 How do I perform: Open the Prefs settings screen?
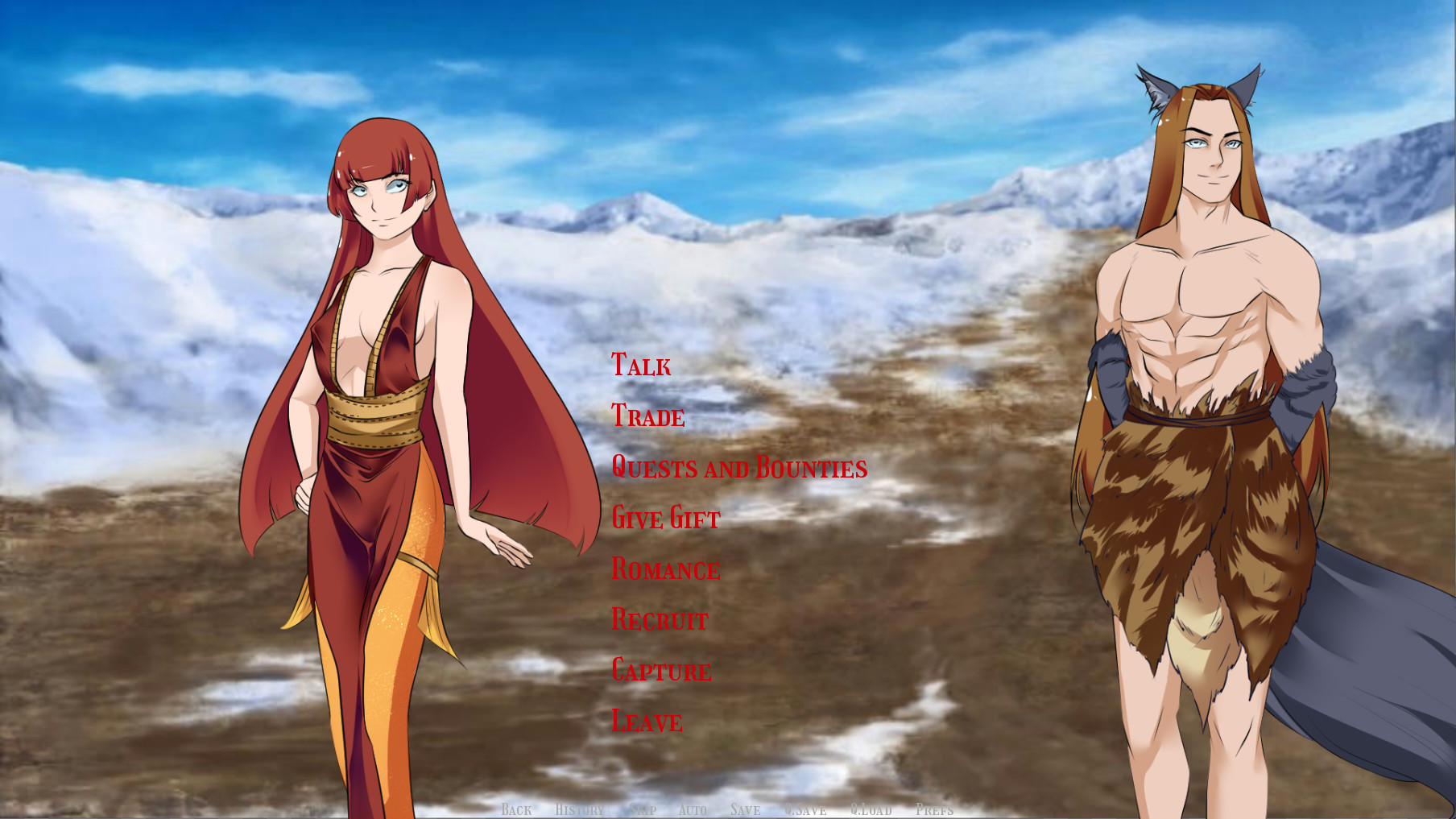point(934,810)
